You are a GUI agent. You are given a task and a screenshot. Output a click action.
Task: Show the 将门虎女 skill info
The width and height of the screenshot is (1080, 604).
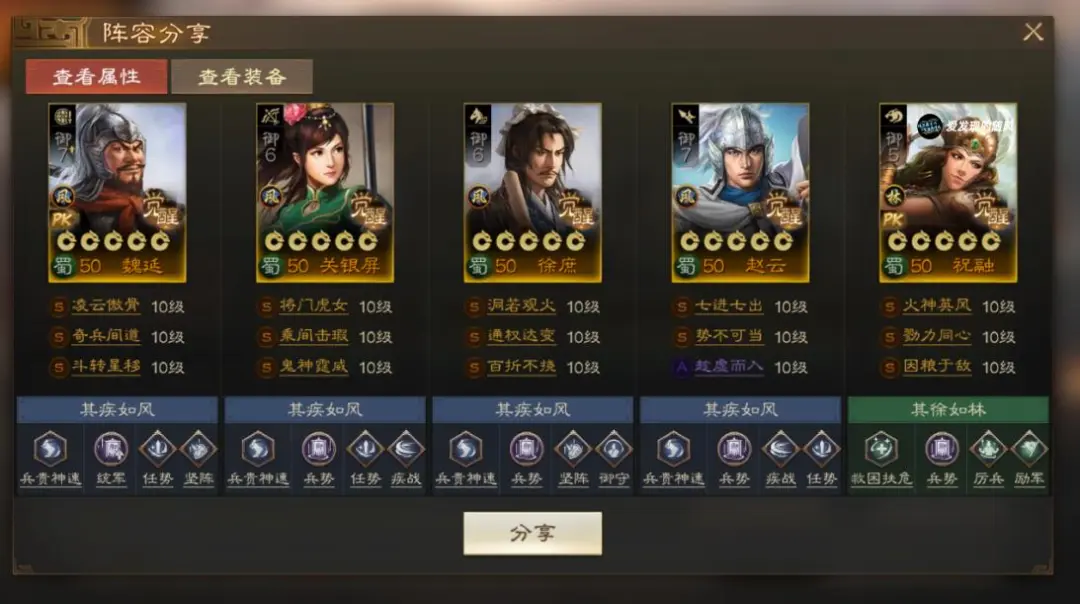313,307
